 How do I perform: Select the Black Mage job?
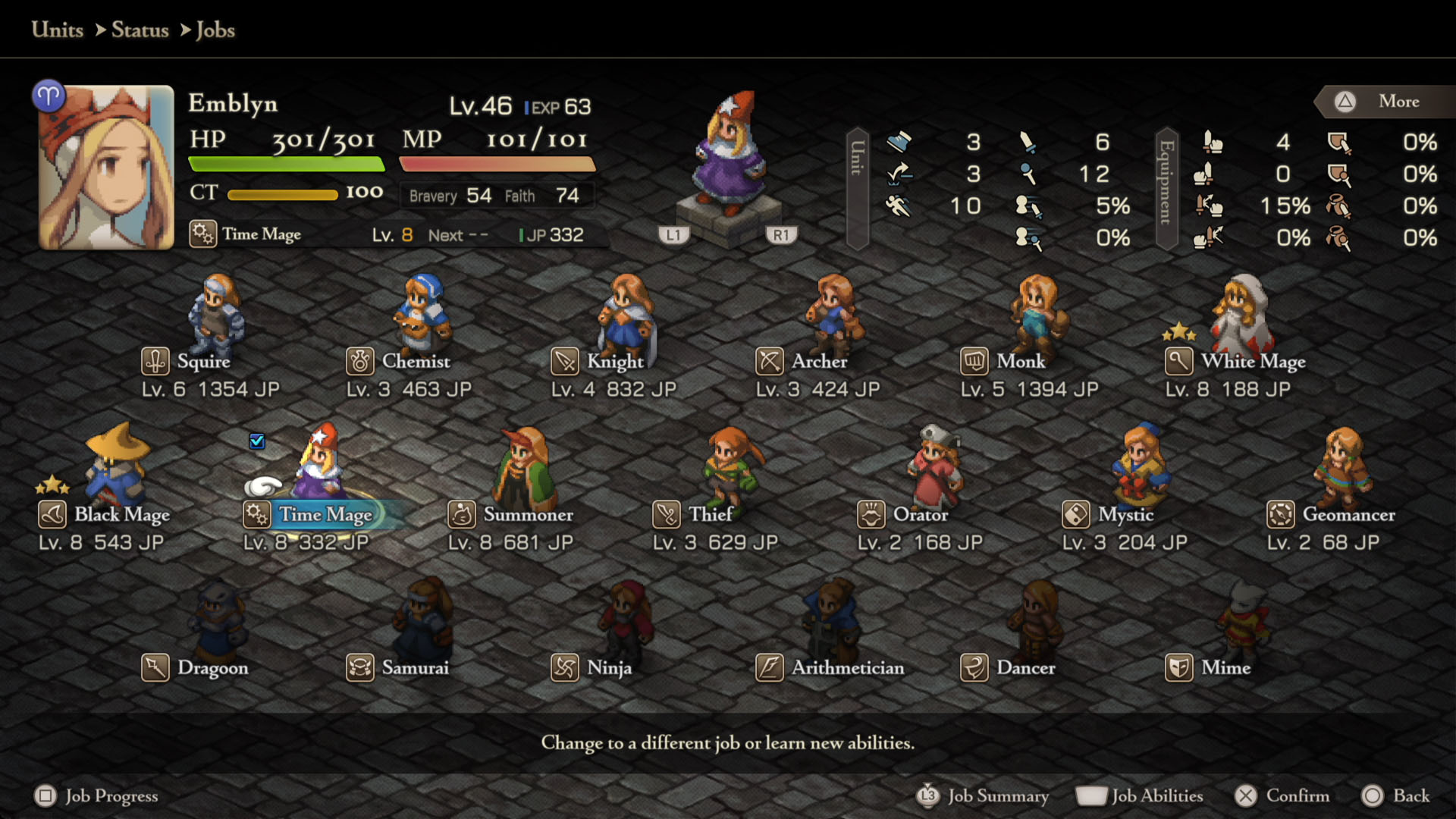pos(121,515)
